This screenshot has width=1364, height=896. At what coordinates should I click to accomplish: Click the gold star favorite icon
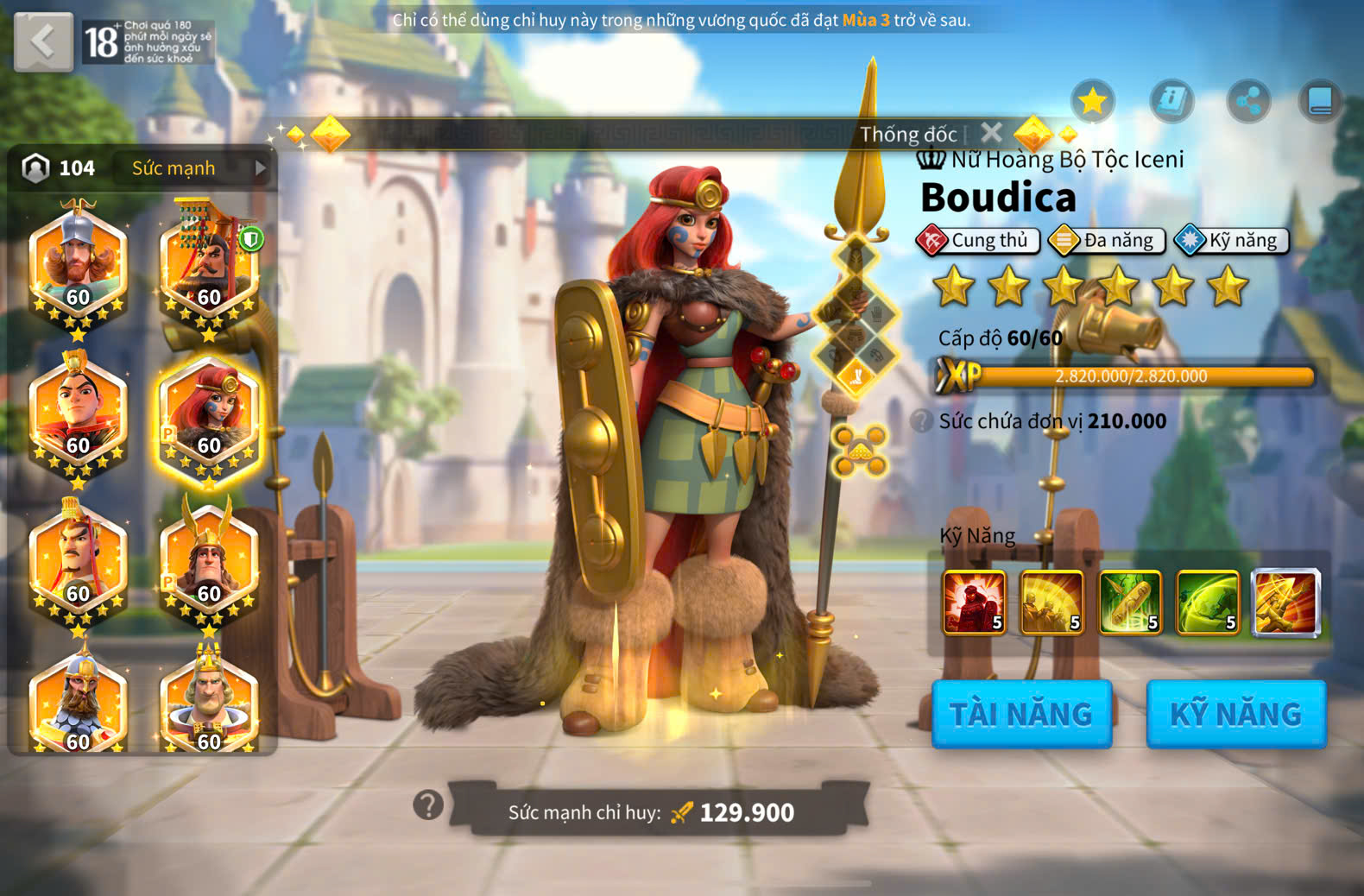[1092, 102]
